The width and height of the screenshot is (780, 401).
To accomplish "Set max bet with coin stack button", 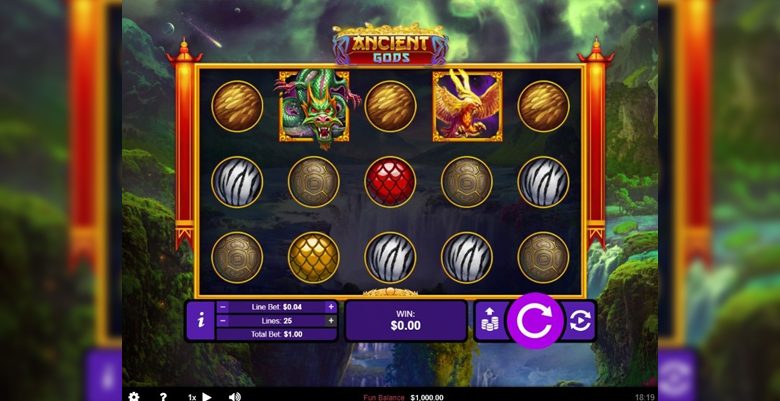I will (490, 321).
